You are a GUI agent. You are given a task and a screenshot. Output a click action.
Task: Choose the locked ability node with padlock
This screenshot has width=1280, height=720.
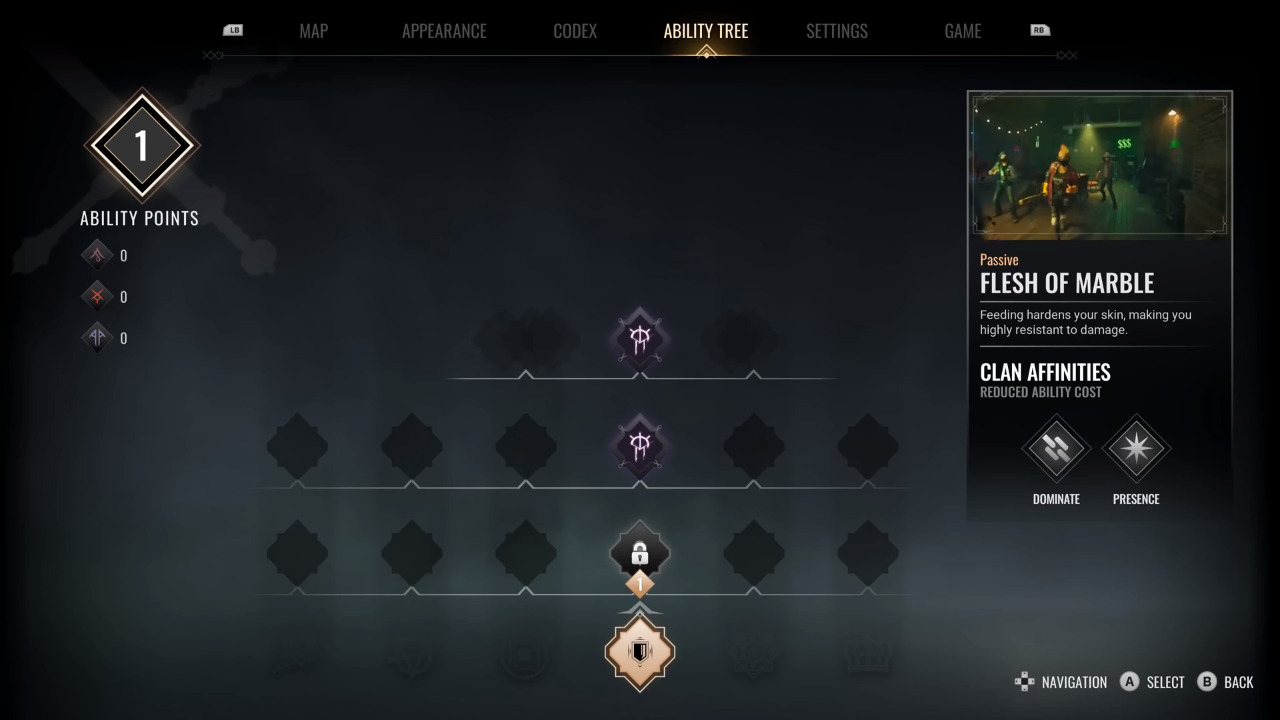(640, 553)
